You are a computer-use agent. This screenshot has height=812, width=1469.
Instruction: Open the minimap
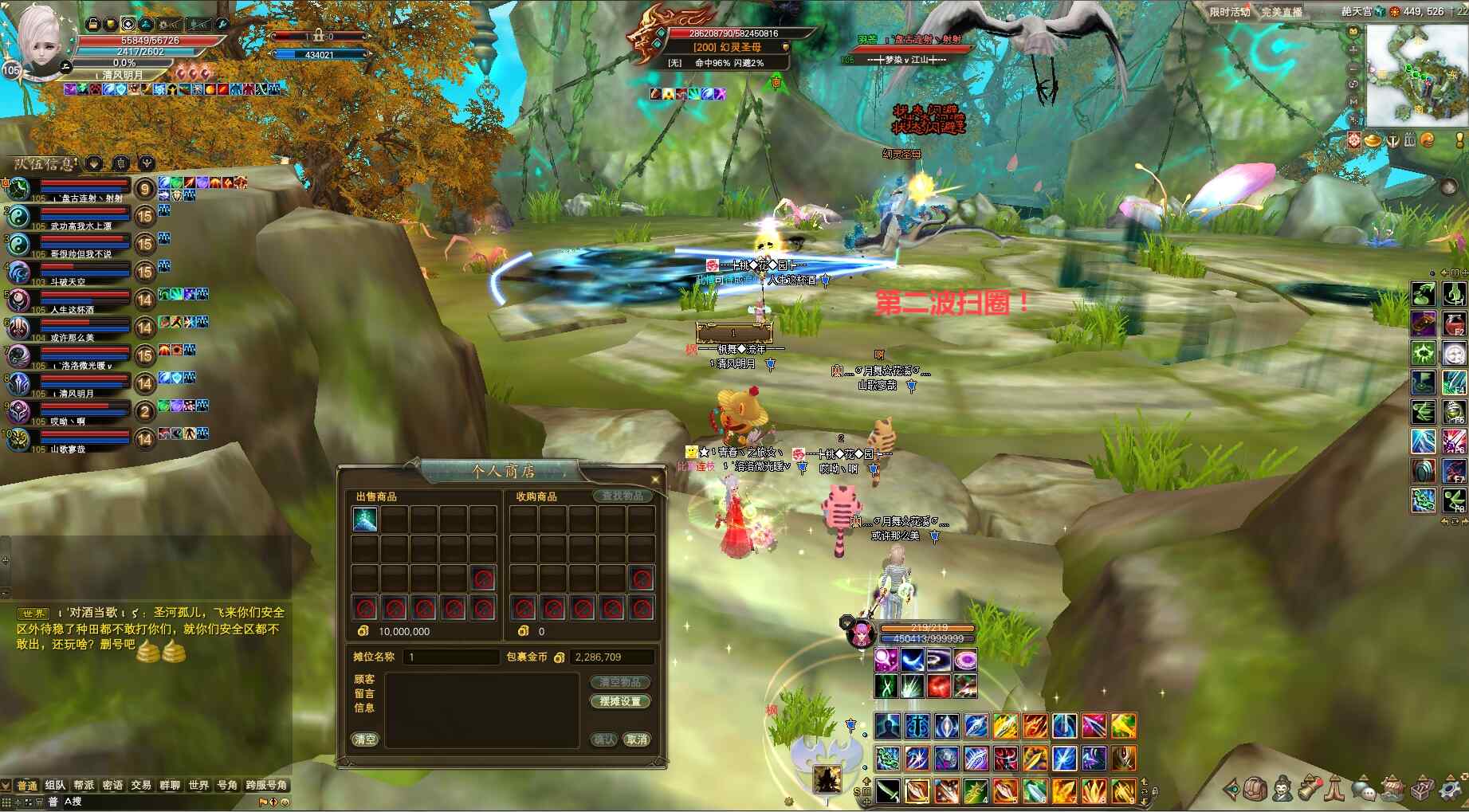pyautogui.click(x=1416, y=76)
